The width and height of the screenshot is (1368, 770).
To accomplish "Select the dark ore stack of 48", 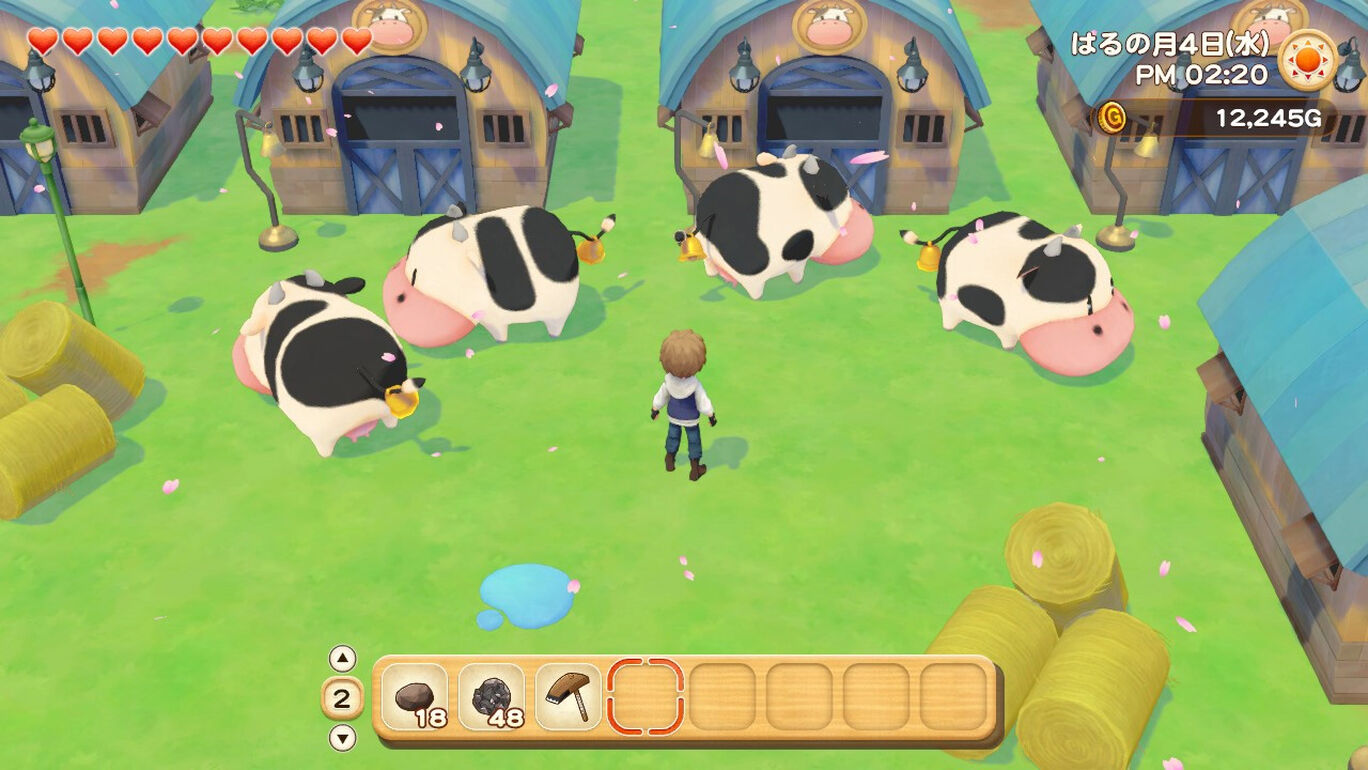I will (x=491, y=697).
